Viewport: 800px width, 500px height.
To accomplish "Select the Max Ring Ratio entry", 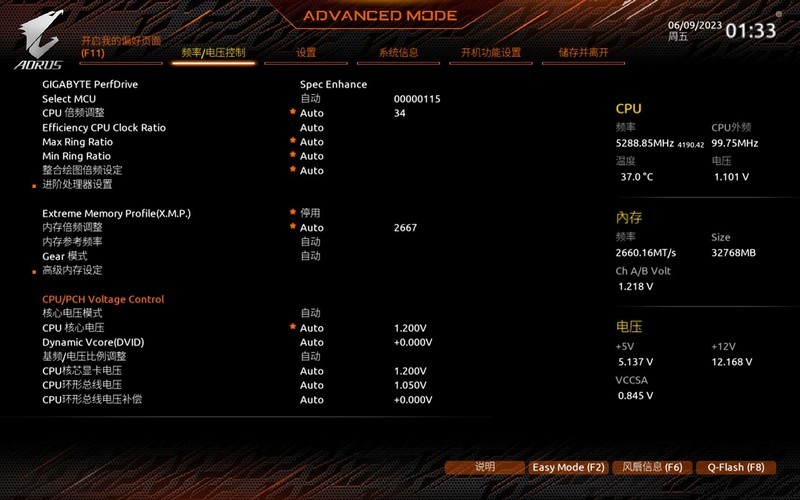I will 77,142.
